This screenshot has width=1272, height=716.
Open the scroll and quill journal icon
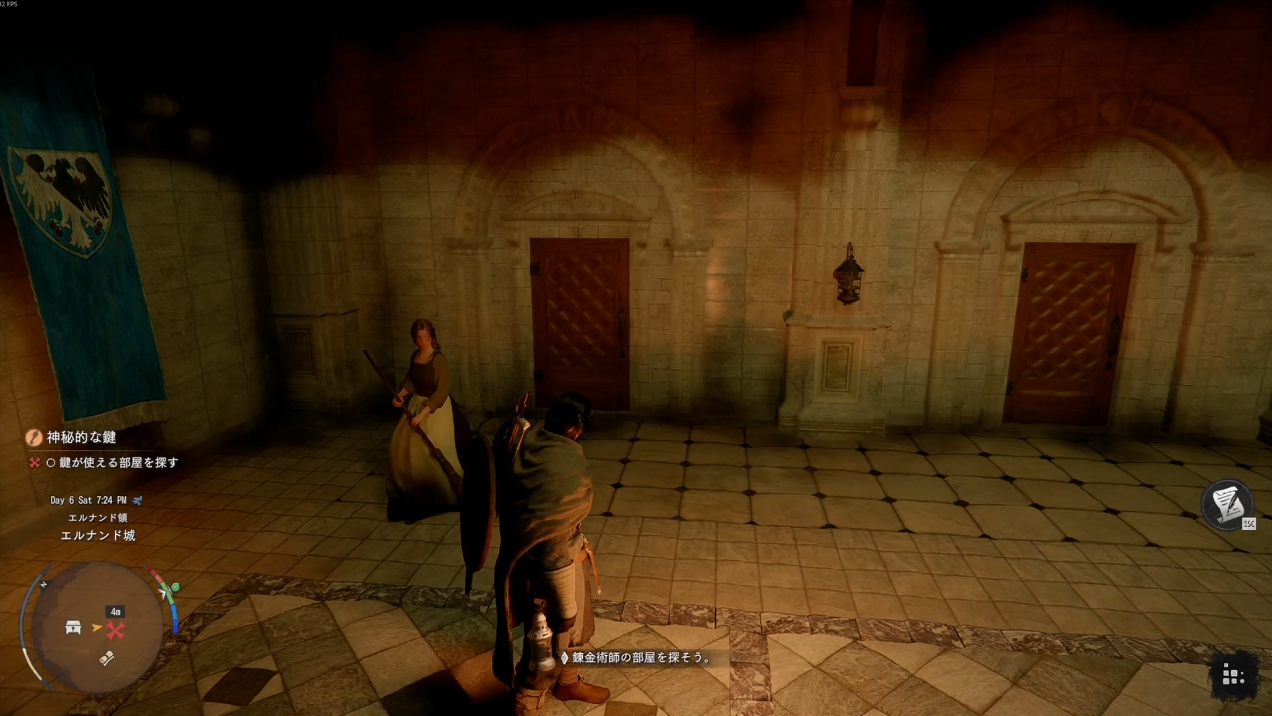(x=1227, y=503)
